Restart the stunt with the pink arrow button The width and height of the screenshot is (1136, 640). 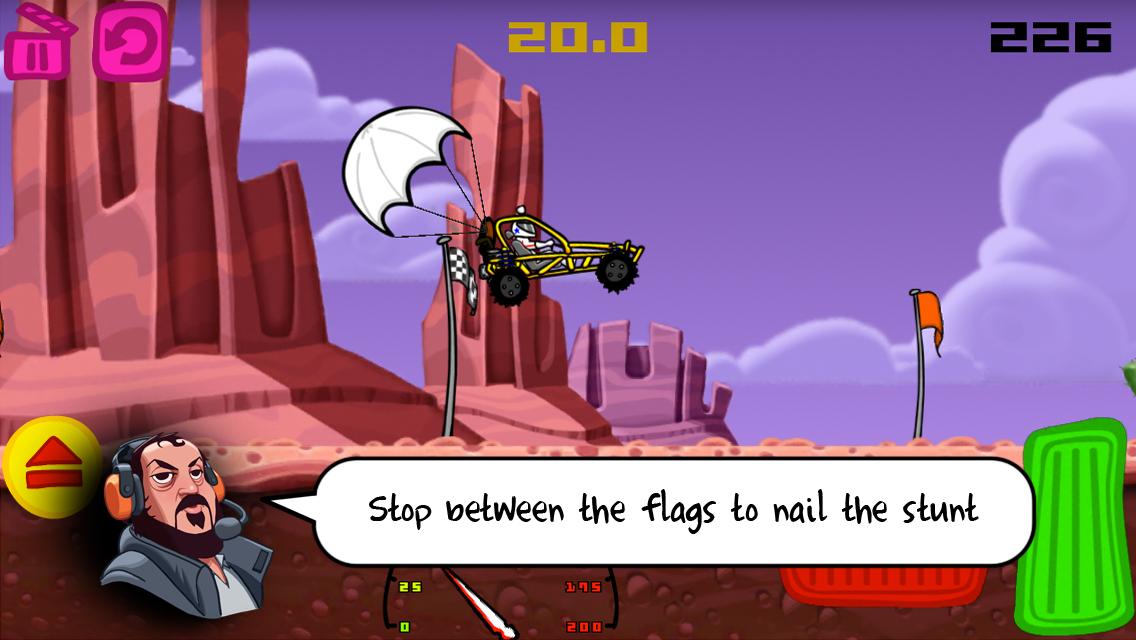(x=130, y=42)
